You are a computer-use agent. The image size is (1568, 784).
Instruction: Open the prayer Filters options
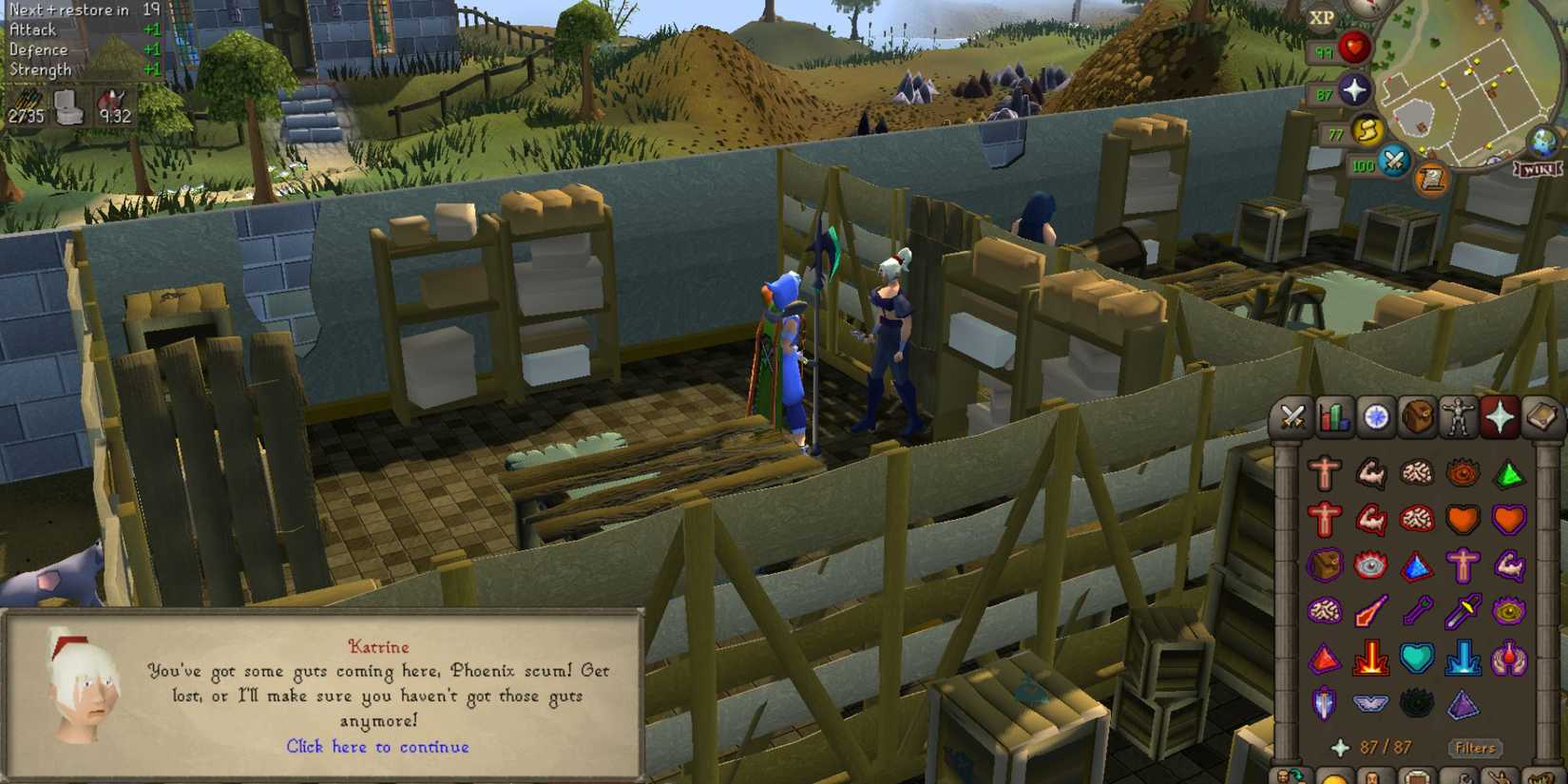tap(1475, 749)
